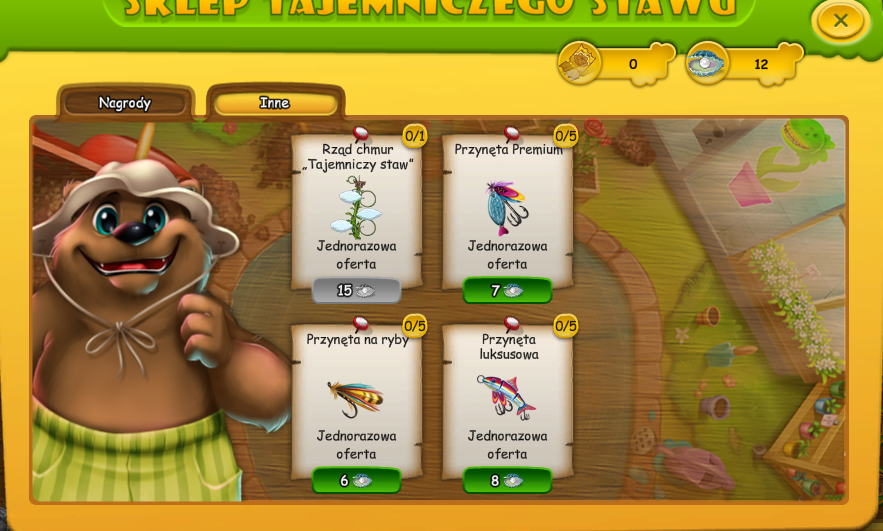This screenshot has height=531, width=883.
Task: Click the greyed 15 pearl price button
Action: (356, 291)
